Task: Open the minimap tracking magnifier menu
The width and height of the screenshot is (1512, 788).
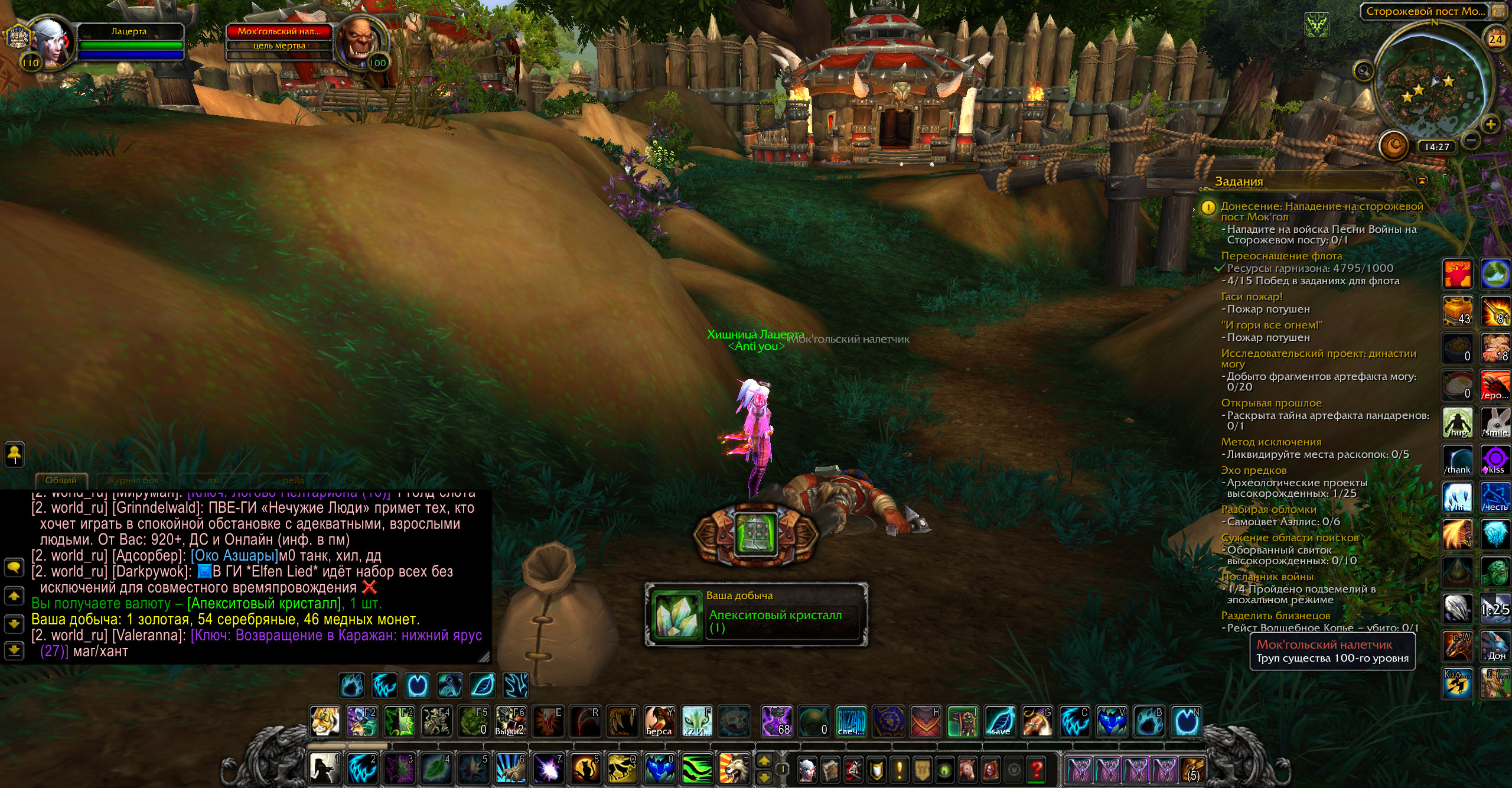Action: tap(1363, 70)
